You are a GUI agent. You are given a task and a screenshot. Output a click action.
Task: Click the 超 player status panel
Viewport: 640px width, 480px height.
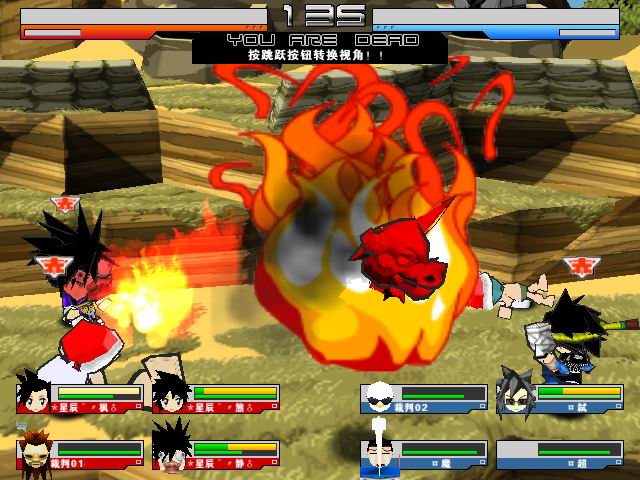560,455
